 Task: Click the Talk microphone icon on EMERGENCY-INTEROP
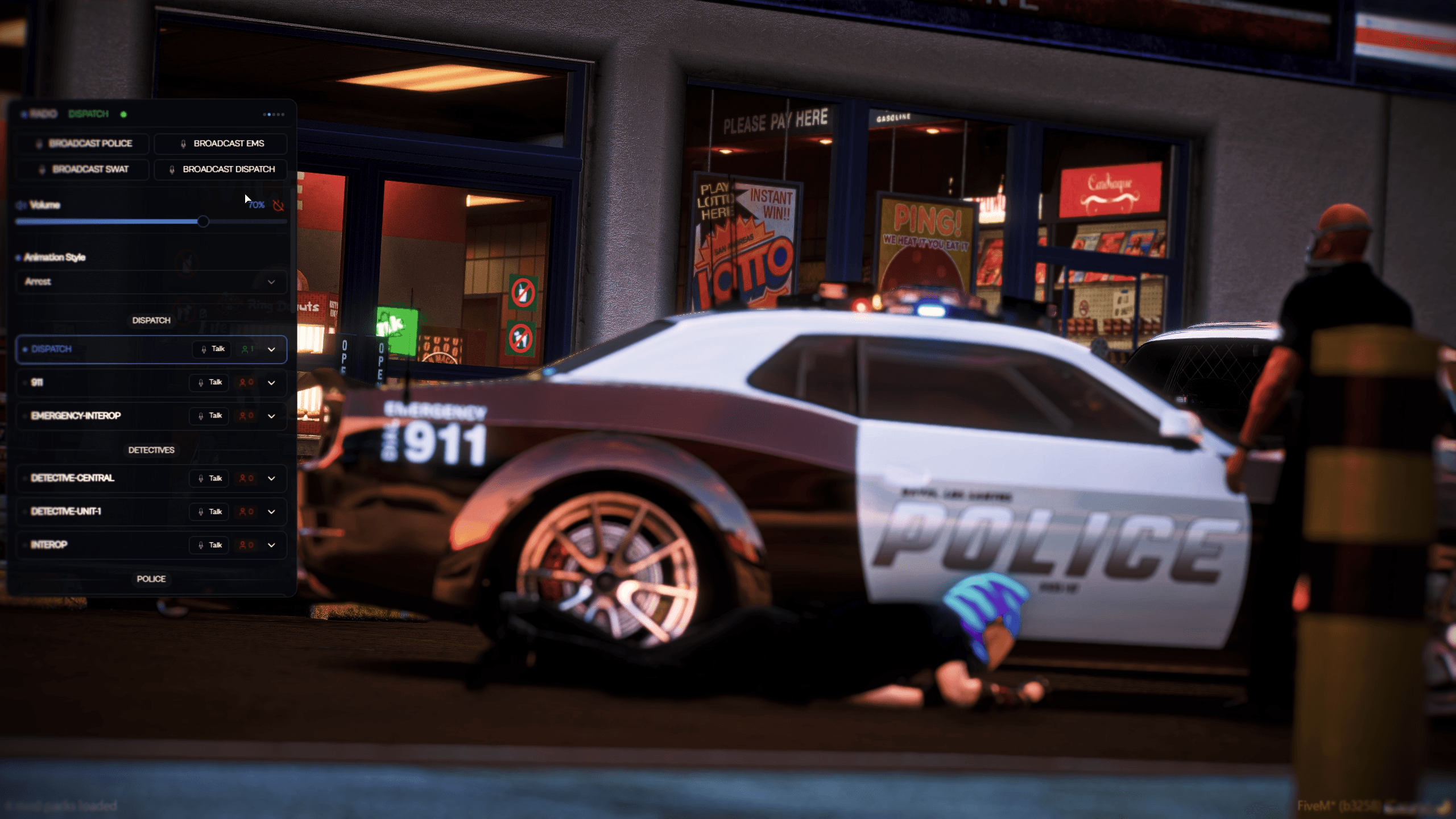click(202, 416)
